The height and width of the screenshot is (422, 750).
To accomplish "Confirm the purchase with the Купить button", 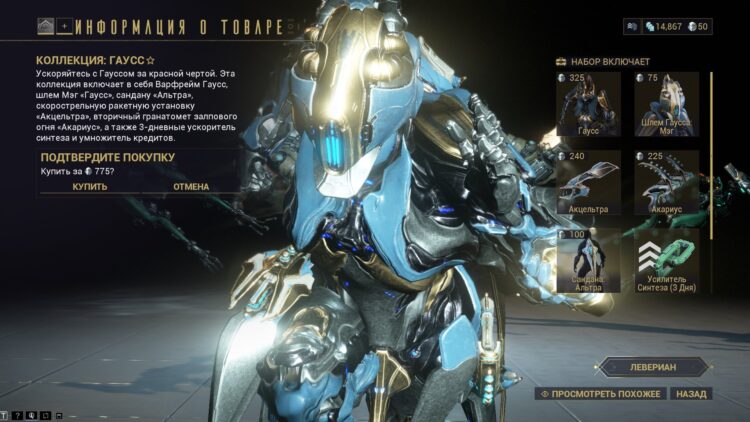I will pos(90,186).
